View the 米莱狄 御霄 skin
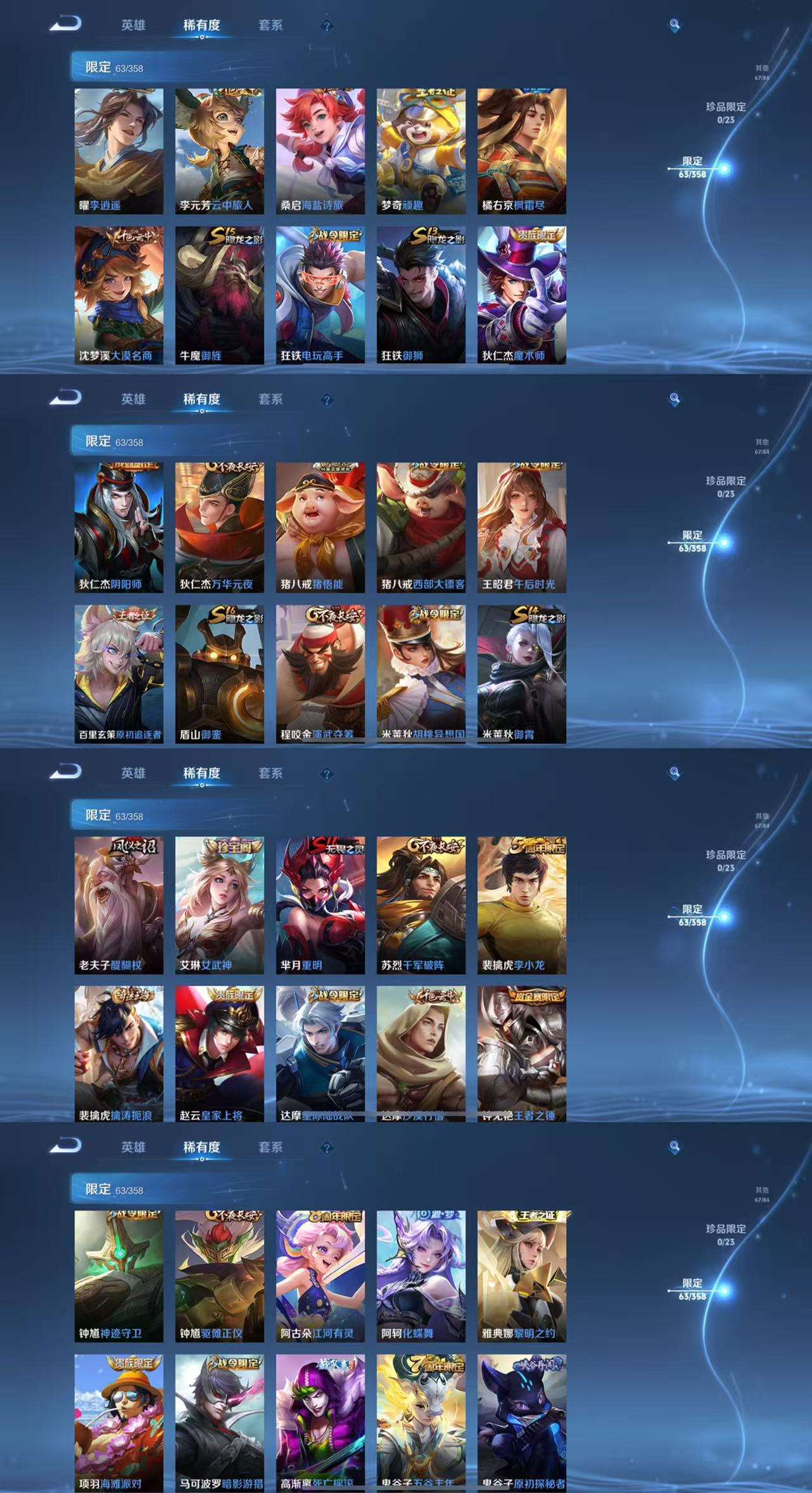 521,674
